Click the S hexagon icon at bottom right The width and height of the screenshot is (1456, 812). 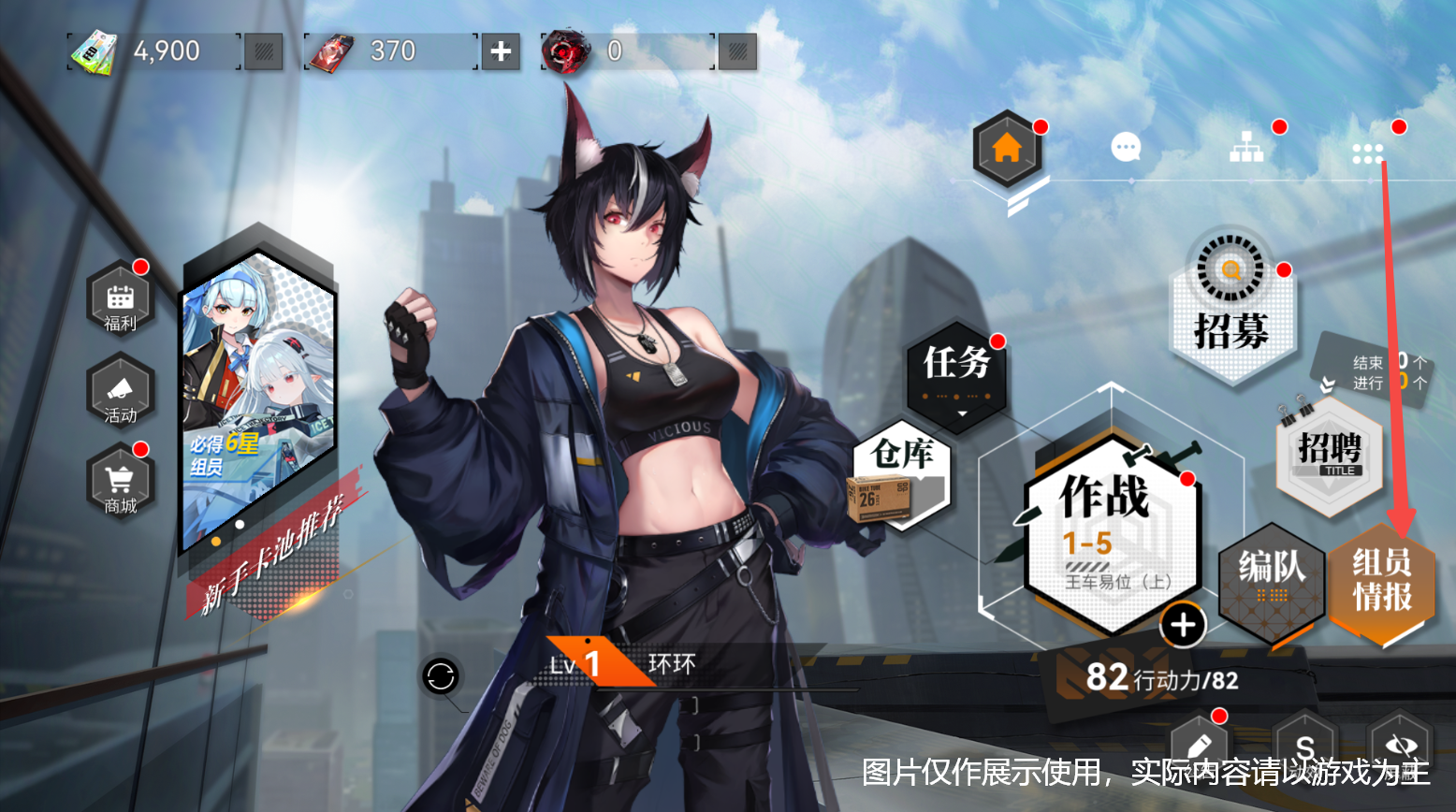1303,747
